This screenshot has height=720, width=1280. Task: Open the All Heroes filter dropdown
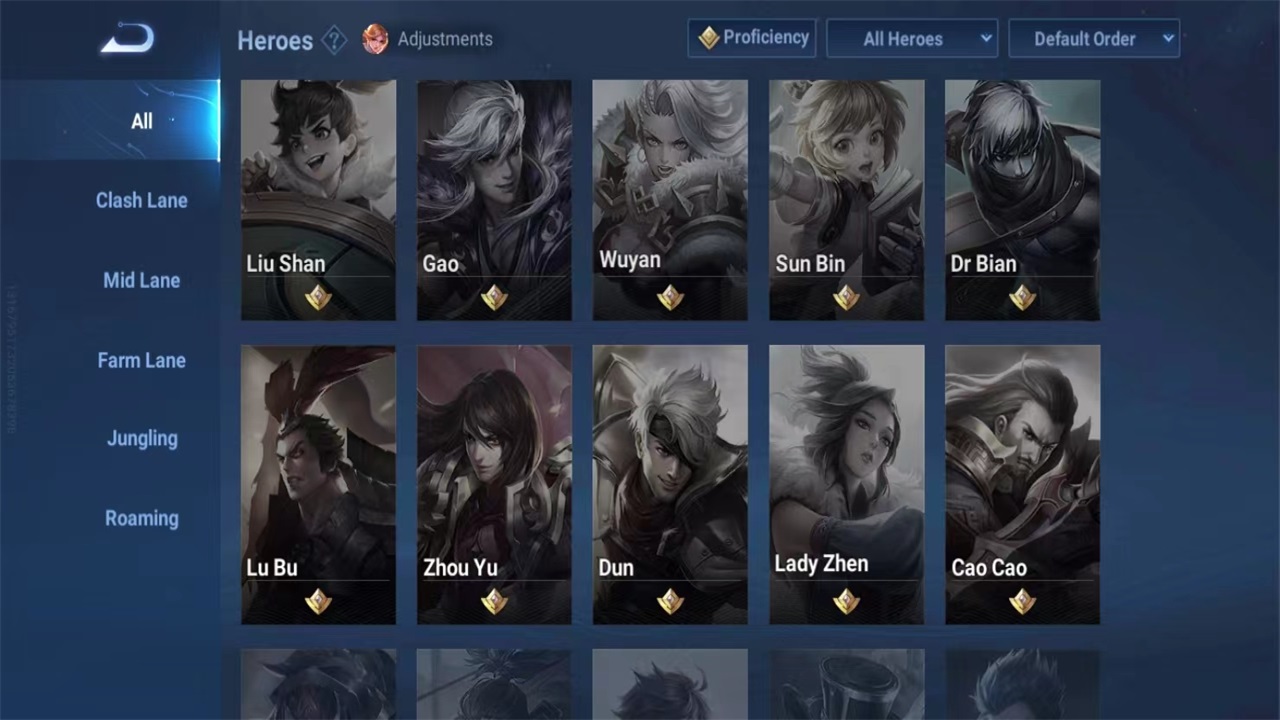click(912, 39)
